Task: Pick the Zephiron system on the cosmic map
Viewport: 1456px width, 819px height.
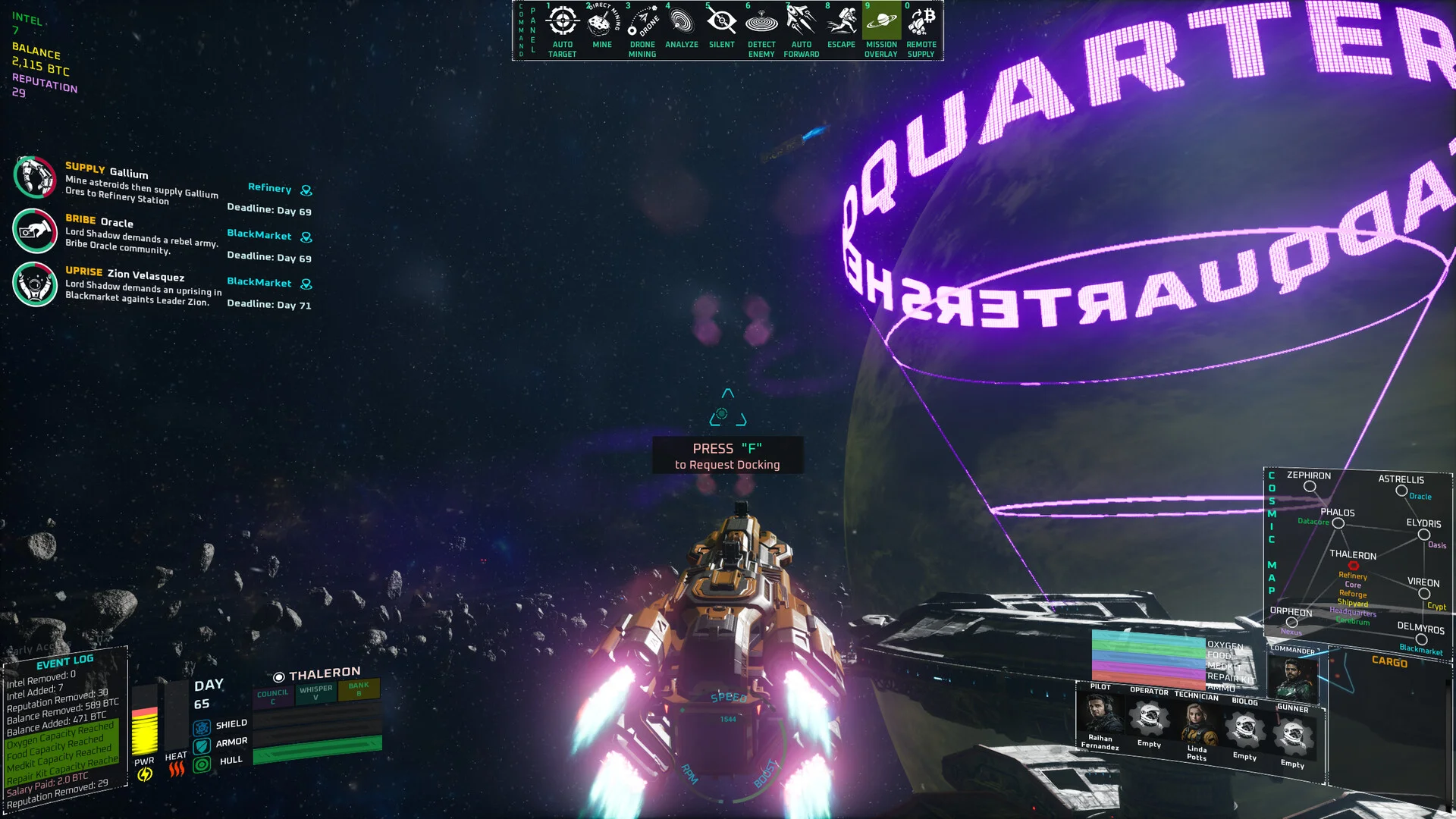Action: (1310, 487)
